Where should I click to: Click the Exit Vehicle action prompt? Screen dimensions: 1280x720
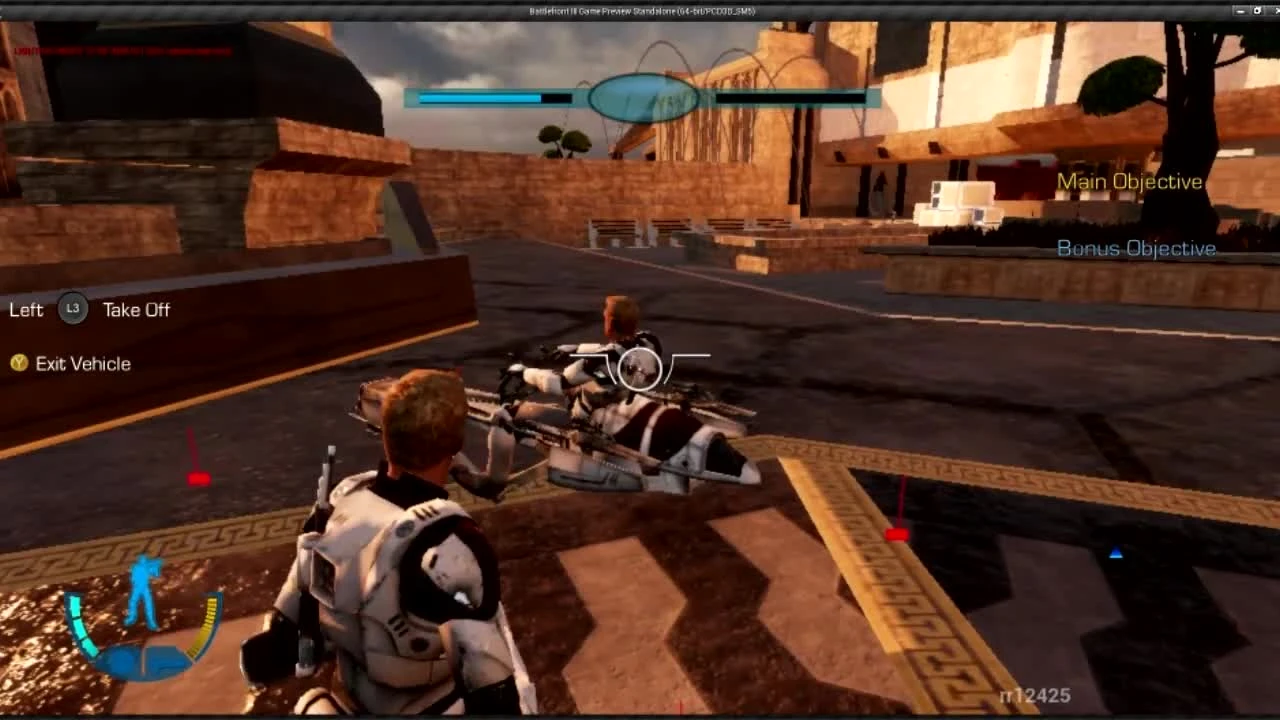point(84,363)
